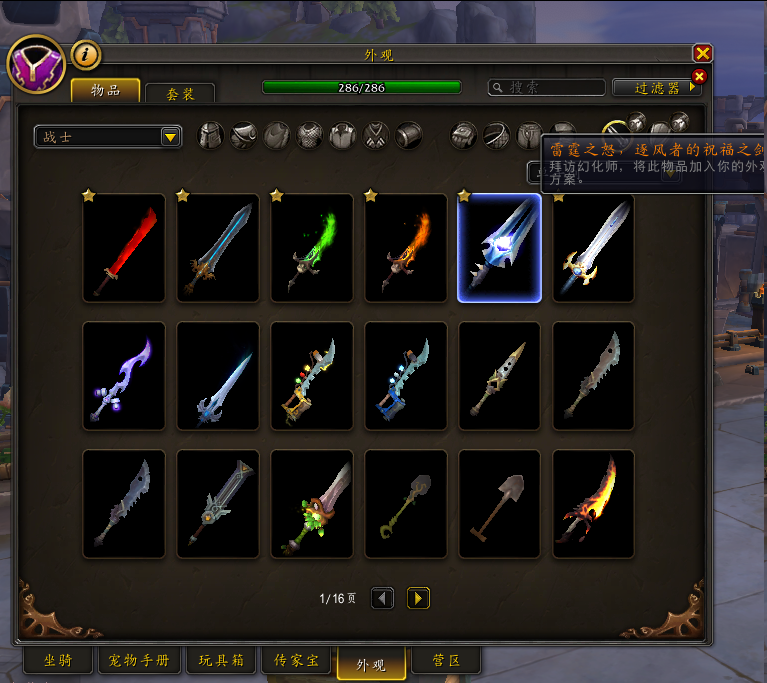
Task: Switch to the 玩具箱 toy box tab
Action: point(221,661)
